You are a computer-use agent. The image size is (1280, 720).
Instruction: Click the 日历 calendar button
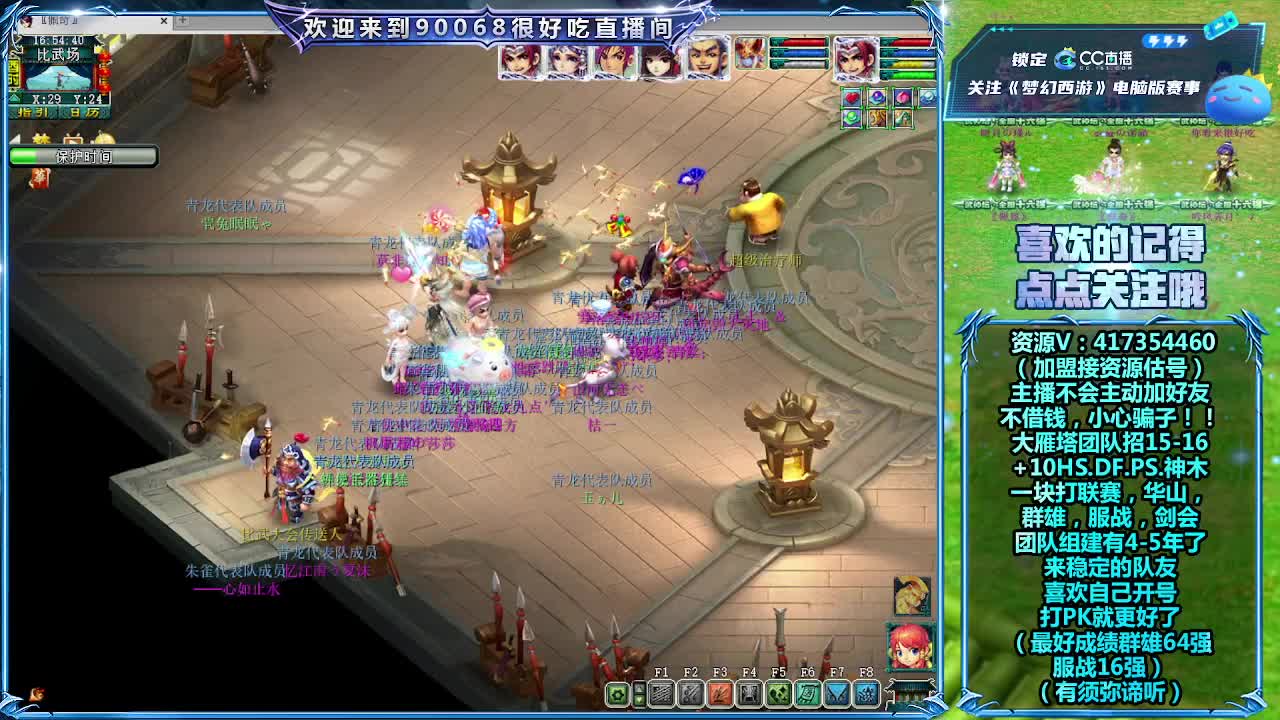point(84,111)
